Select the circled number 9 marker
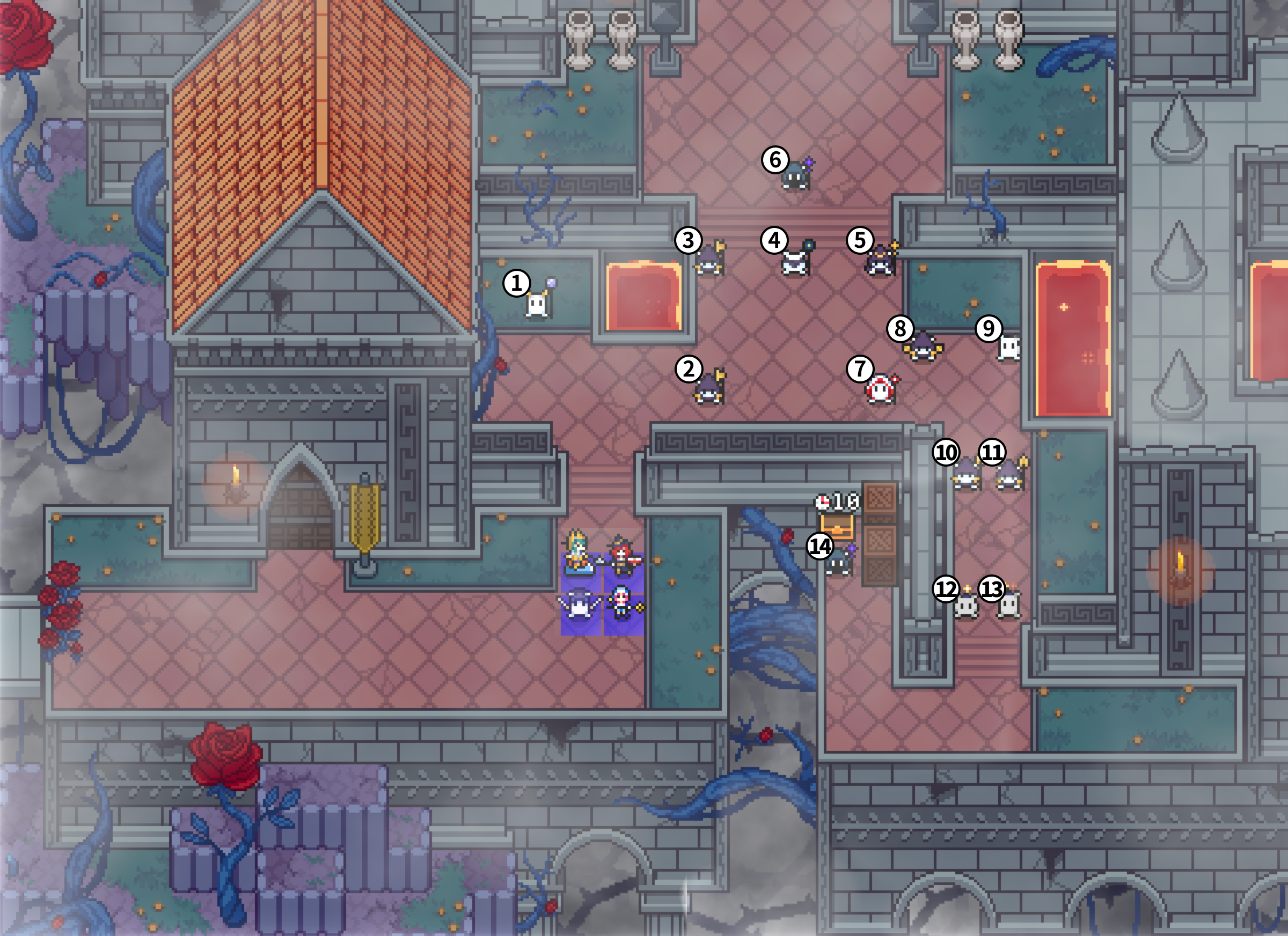This screenshot has height=936, width=1288. (989, 328)
